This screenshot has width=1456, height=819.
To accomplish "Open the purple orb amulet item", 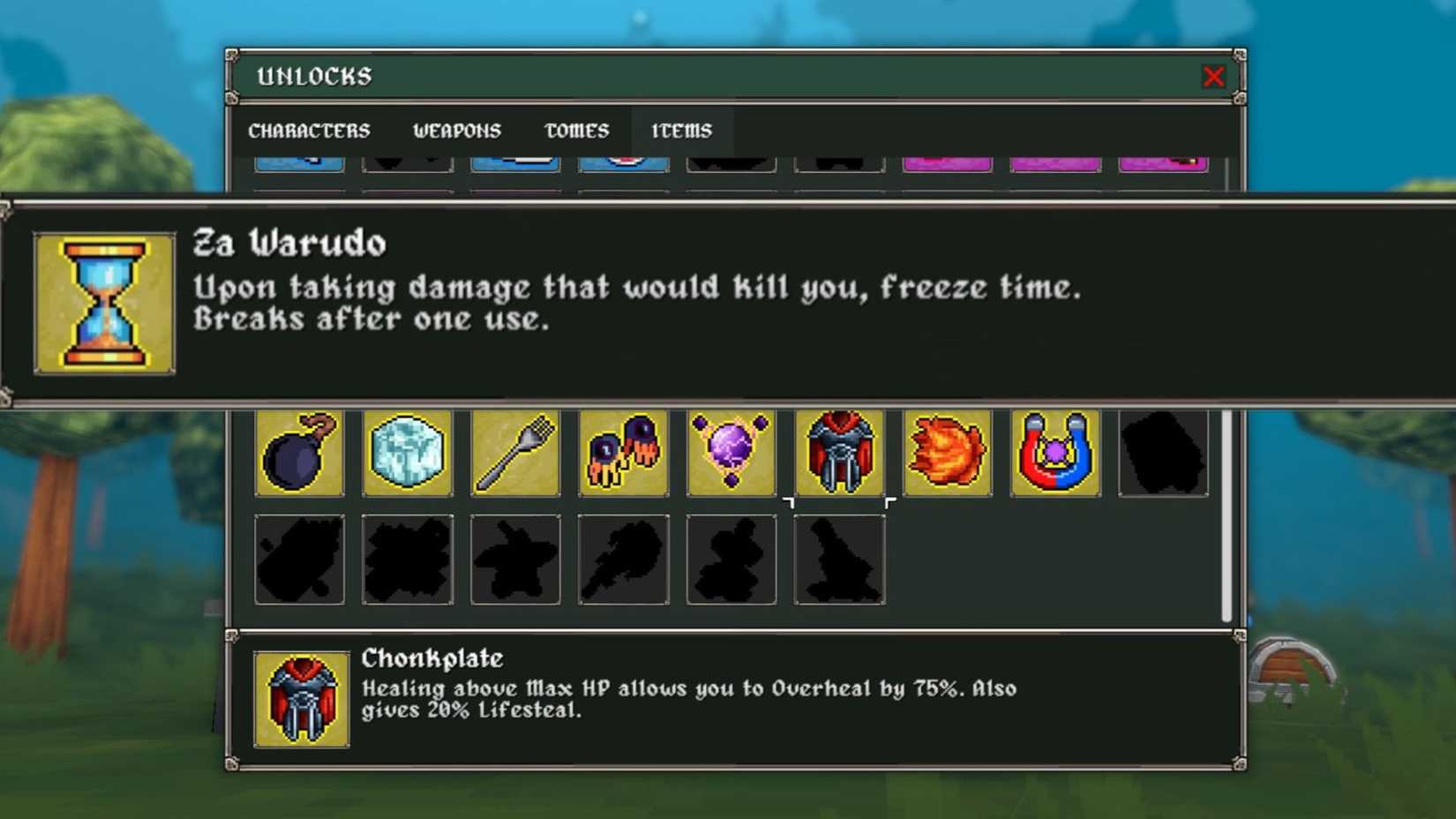I will tap(731, 454).
